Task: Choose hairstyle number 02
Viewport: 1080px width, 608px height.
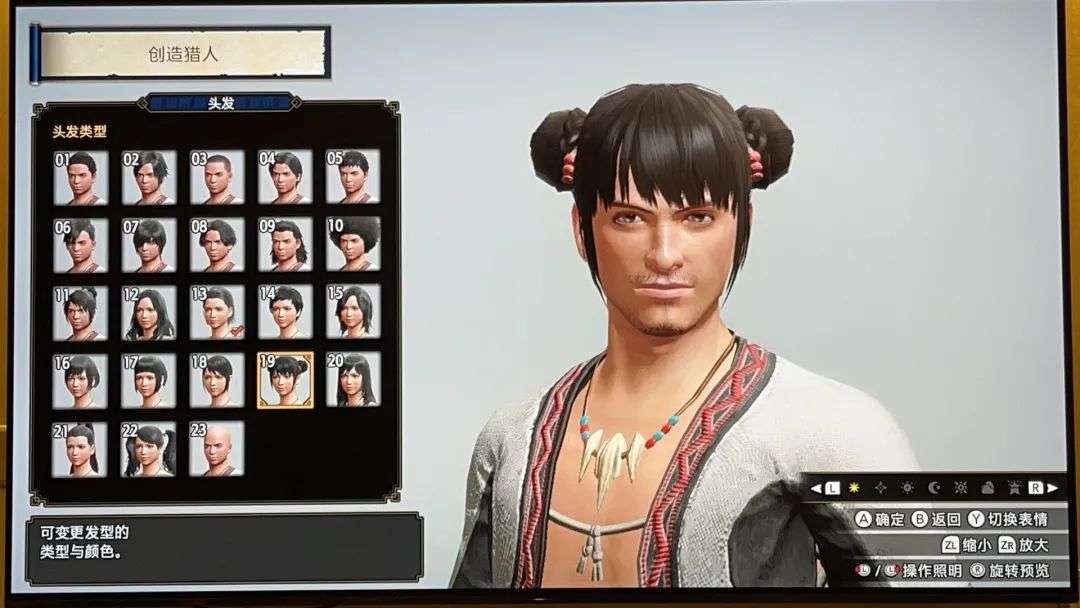Action: 149,177
